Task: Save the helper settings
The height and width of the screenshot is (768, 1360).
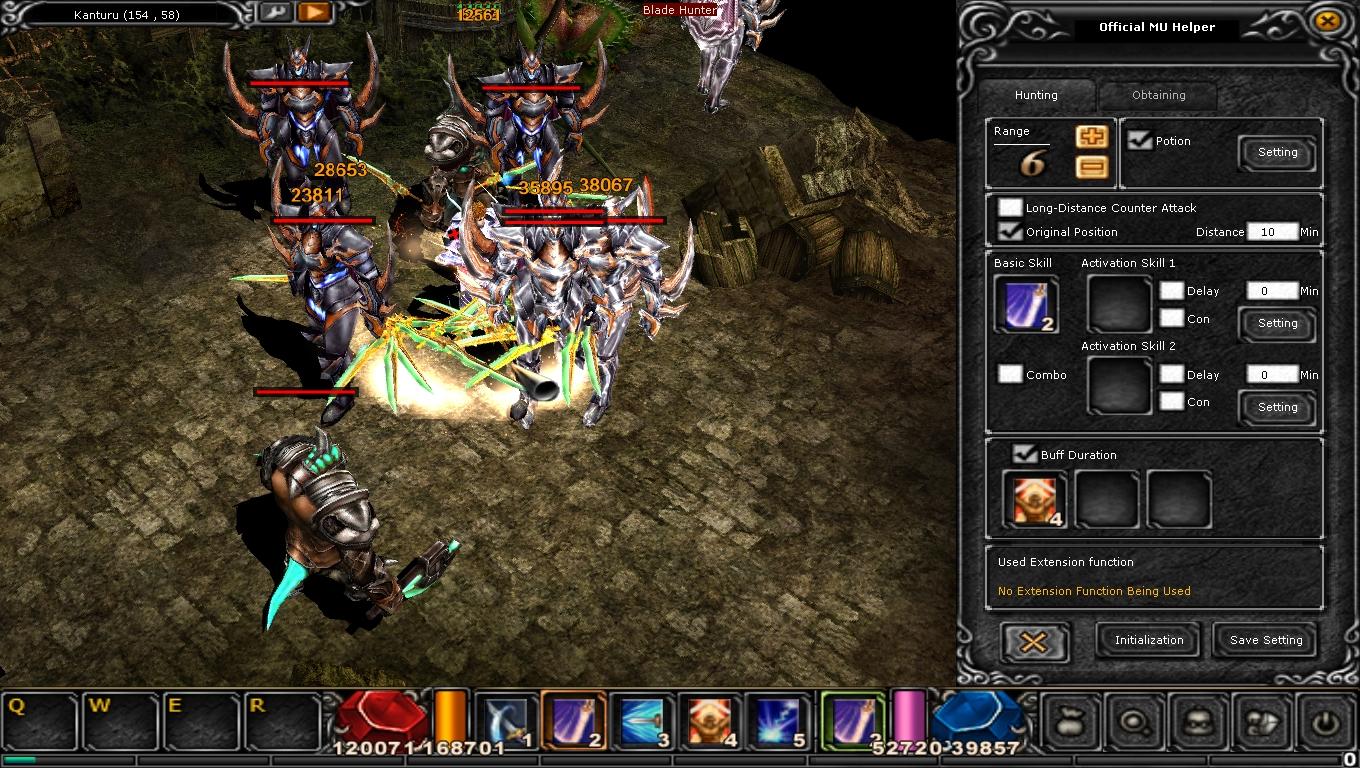Action: click(x=1266, y=640)
